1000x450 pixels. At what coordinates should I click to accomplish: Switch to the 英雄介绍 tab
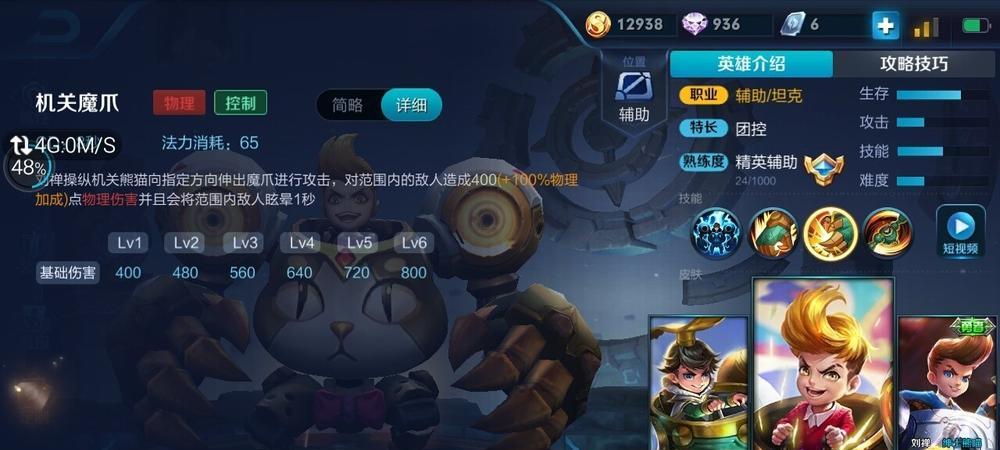pyautogui.click(x=749, y=64)
